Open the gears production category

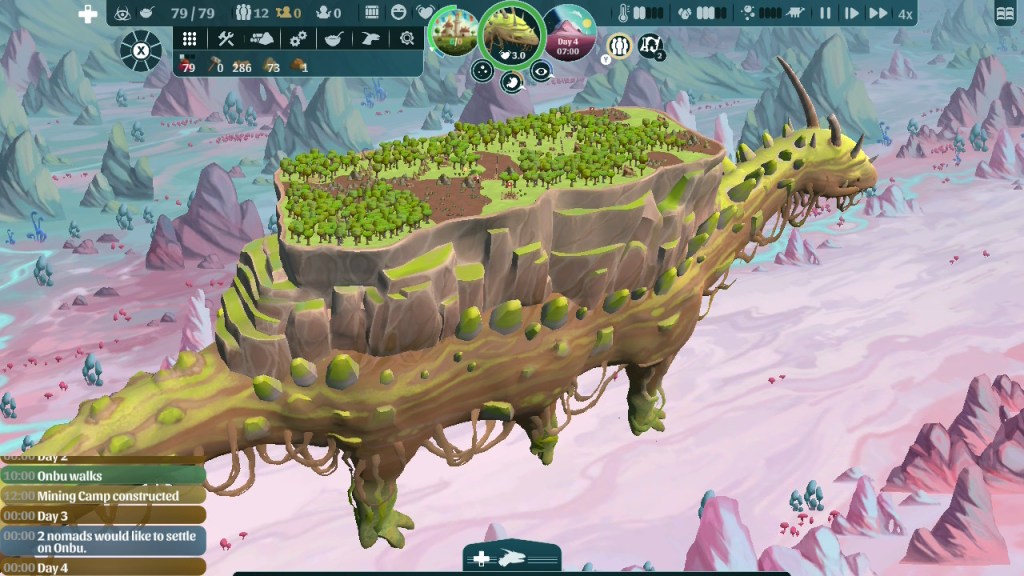tap(298, 38)
